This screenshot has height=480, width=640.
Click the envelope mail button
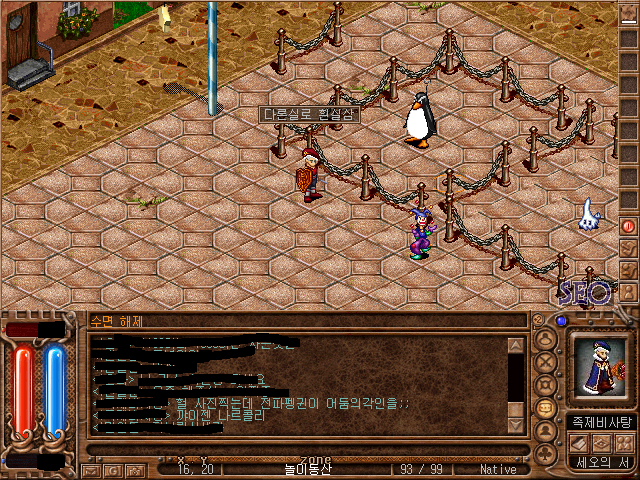(91, 469)
